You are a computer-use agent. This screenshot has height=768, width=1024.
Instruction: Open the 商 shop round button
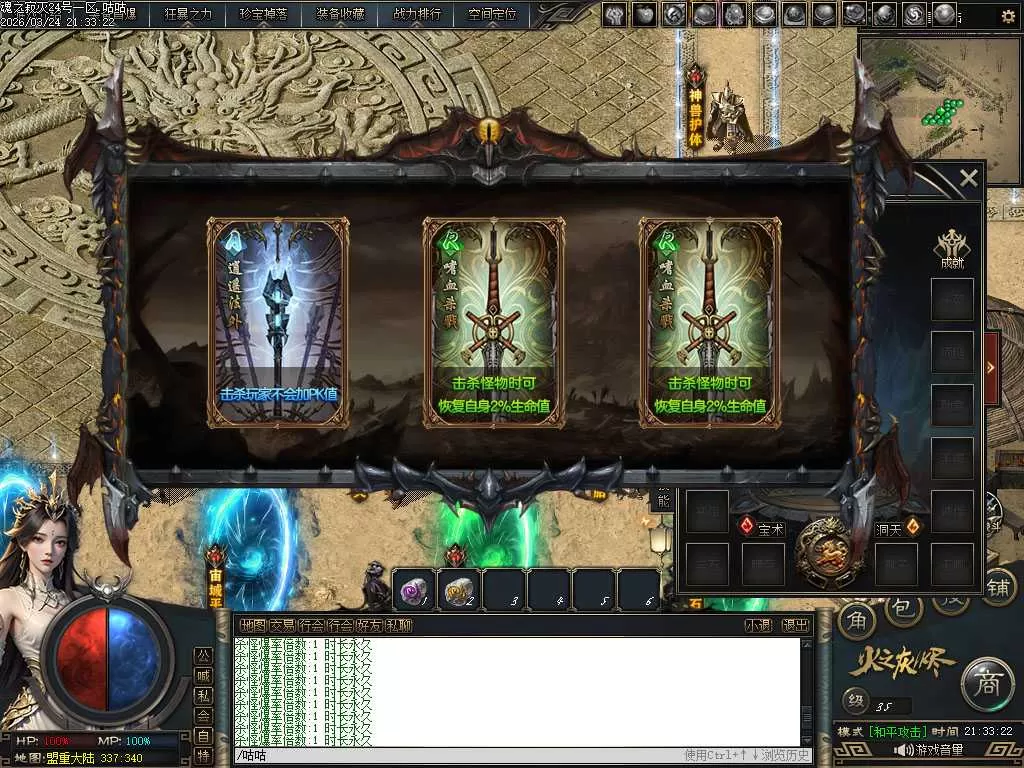click(x=986, y=684)
